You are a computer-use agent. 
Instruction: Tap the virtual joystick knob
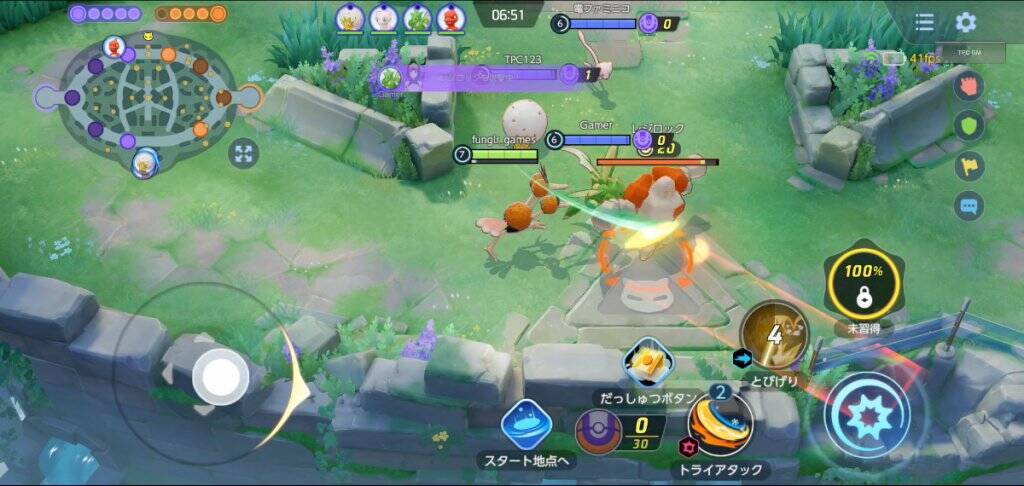pos(220,378)
